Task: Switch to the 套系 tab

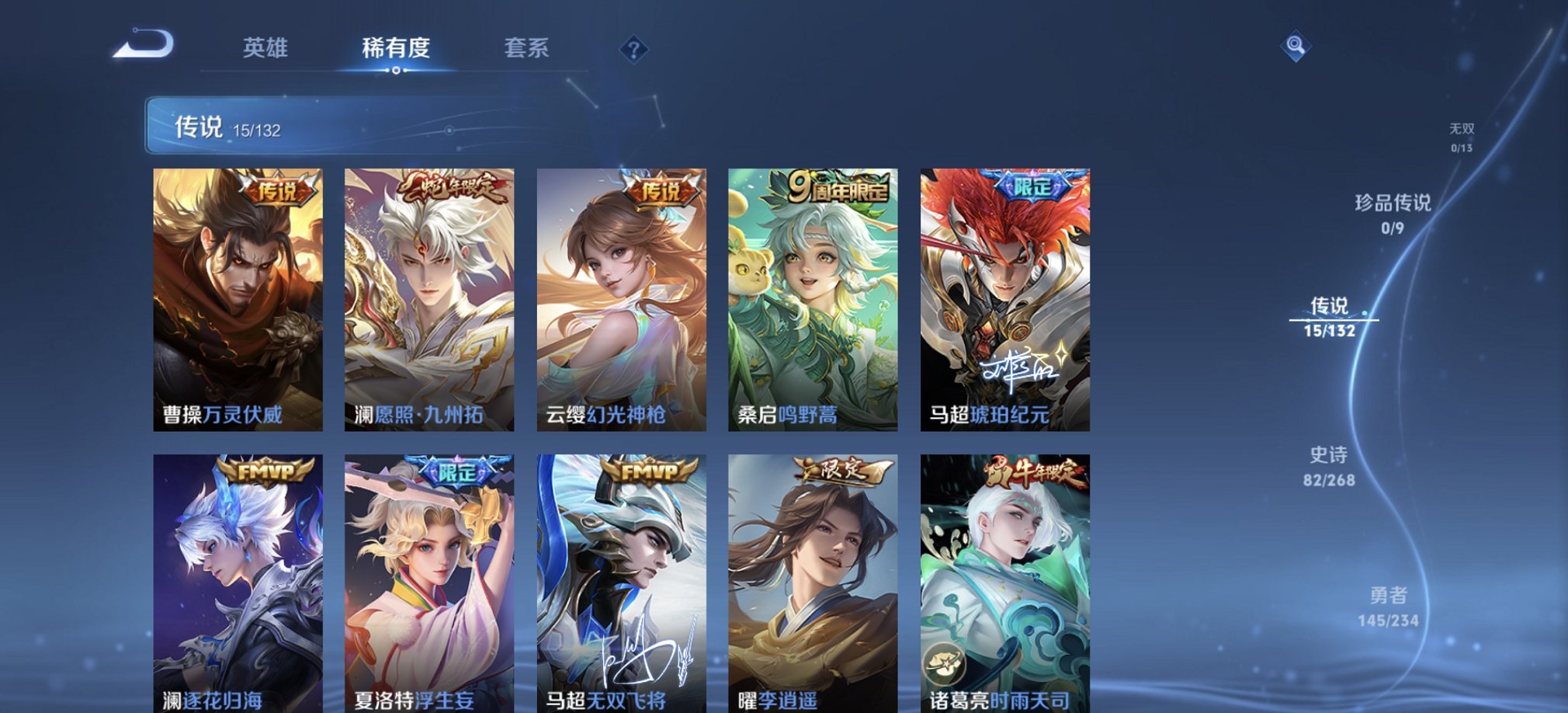Action: pyautogui.click(x=525, y=49)
